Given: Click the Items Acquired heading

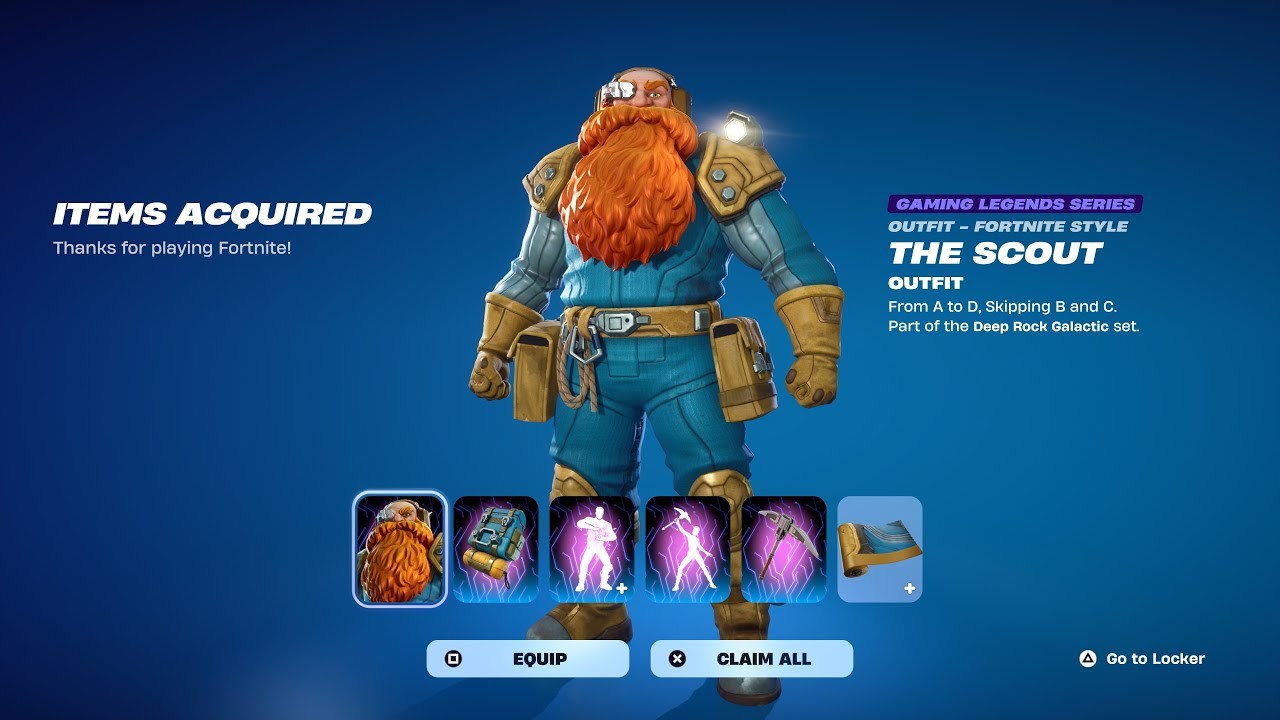Looking at the screenshot, I should [211, 214].
